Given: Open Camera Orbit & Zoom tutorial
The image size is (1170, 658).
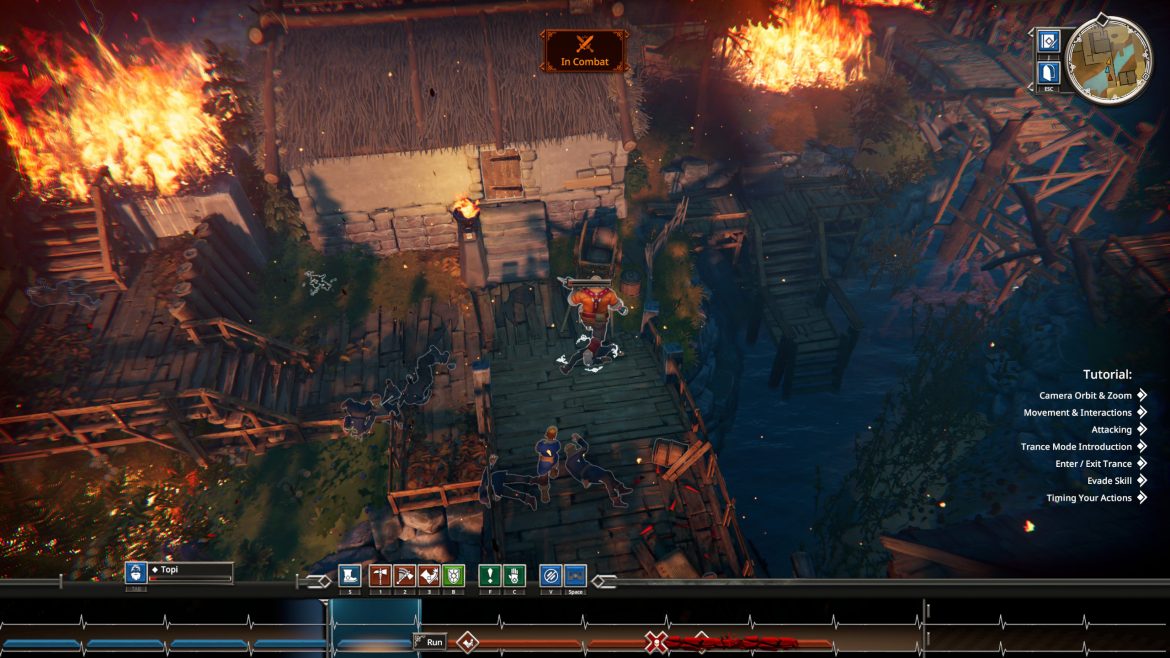Looking at the screenshot, I should click(x=1085, y=396).
